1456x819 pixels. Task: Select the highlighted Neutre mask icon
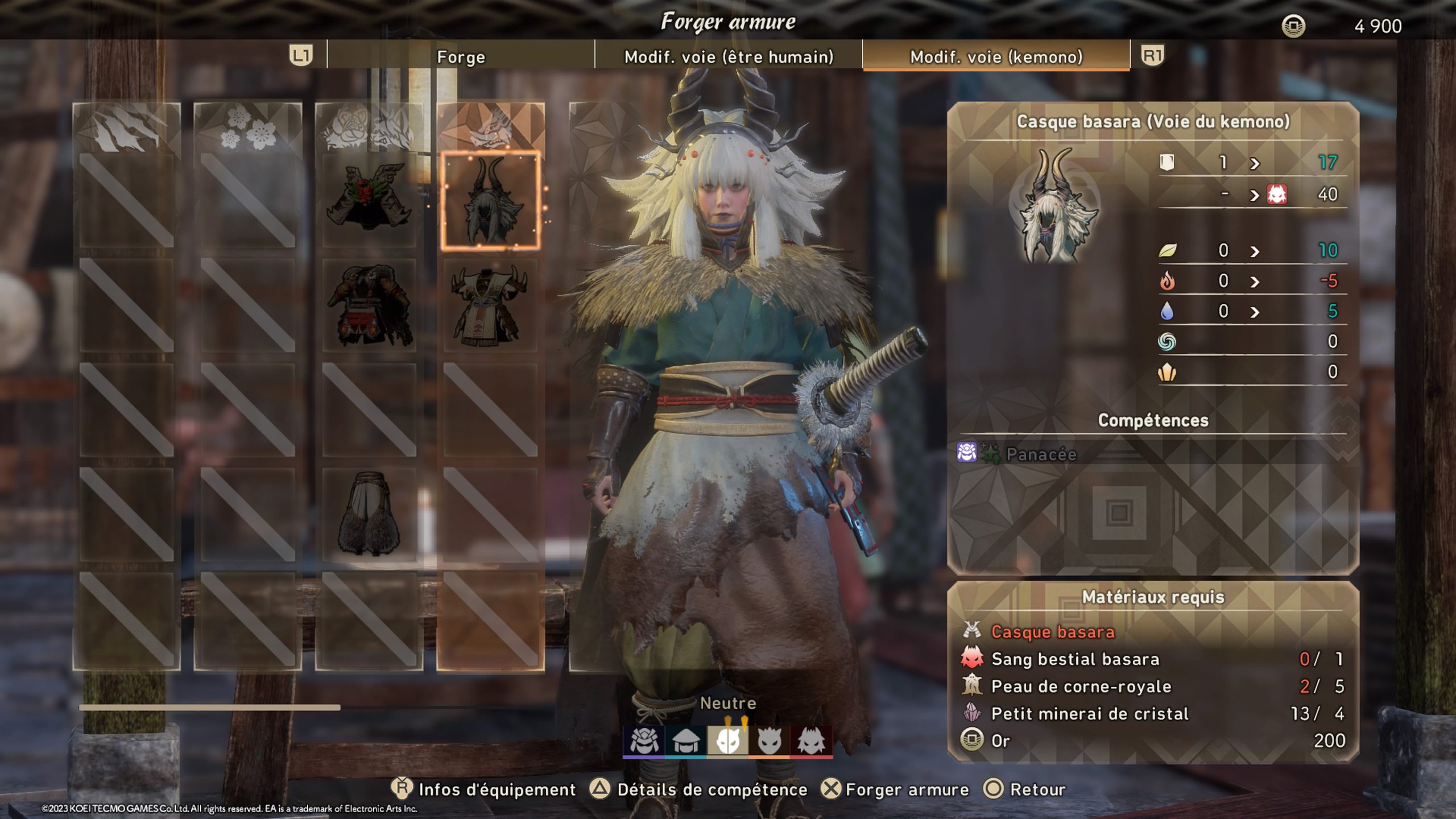(728, 741)
